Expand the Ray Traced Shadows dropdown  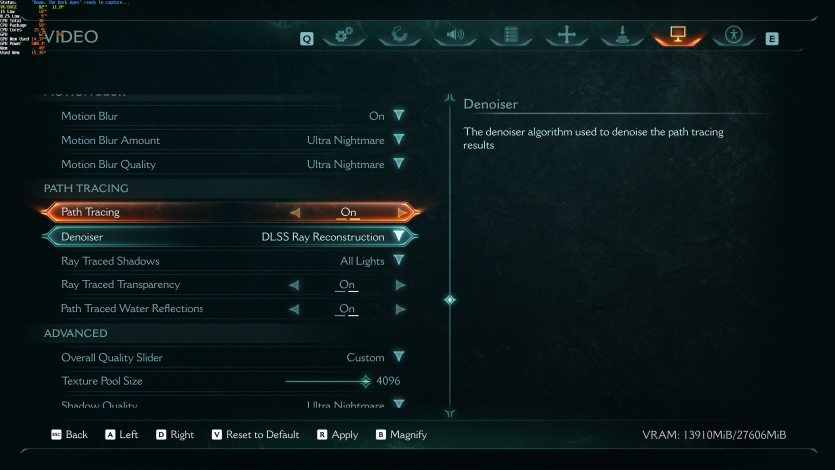point(398,261)
